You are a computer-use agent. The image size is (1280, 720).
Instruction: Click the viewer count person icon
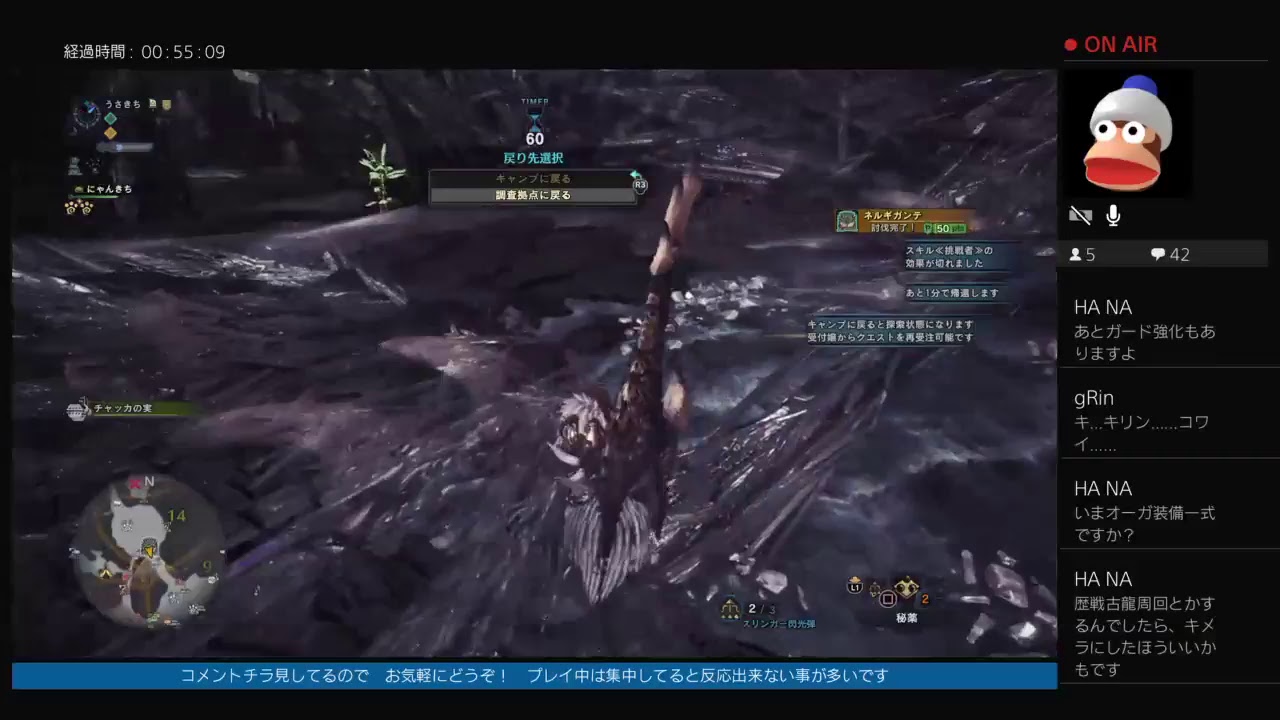pos(1076,254)
